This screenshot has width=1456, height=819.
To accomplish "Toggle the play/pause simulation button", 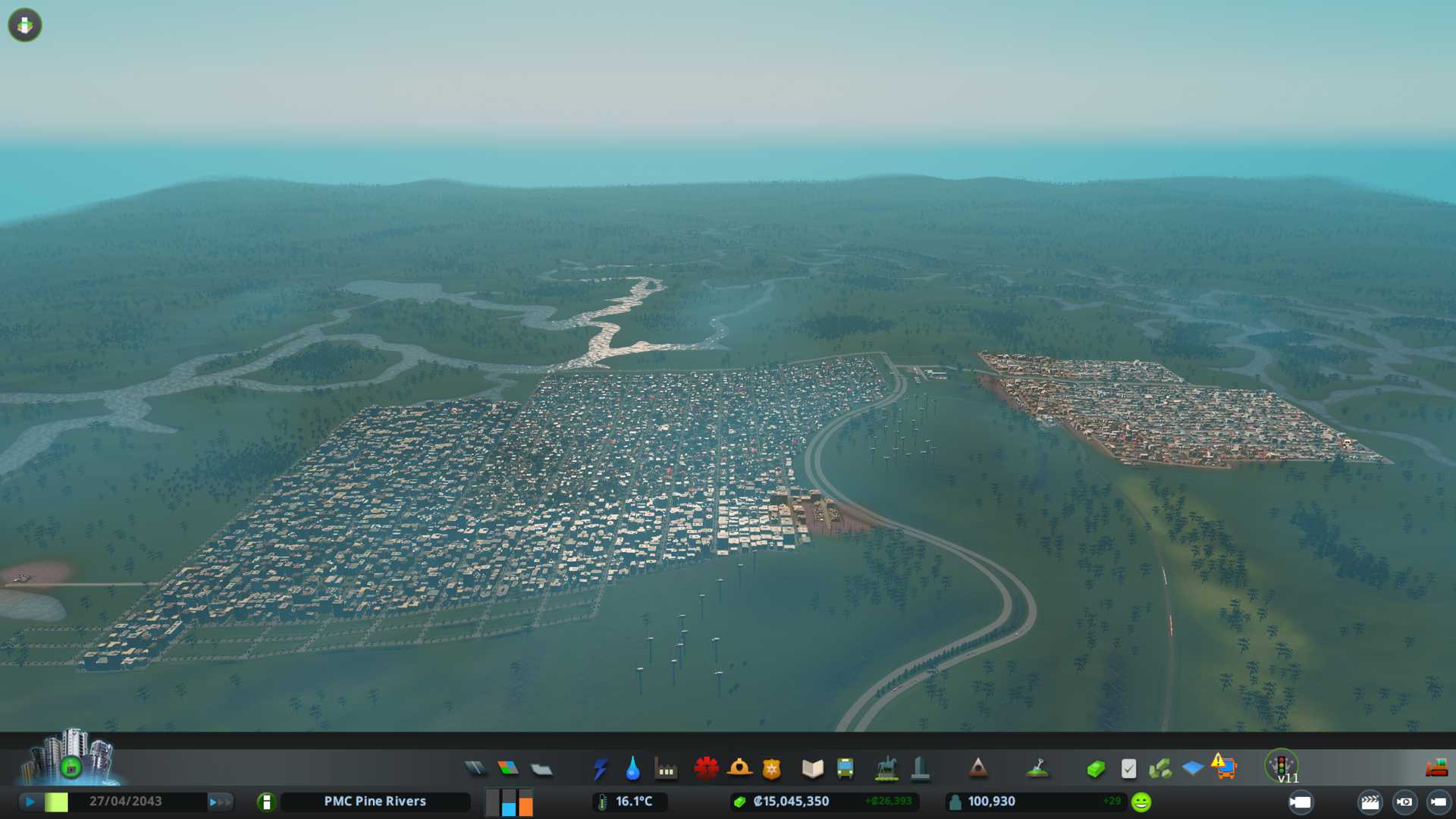I will 30,802.
